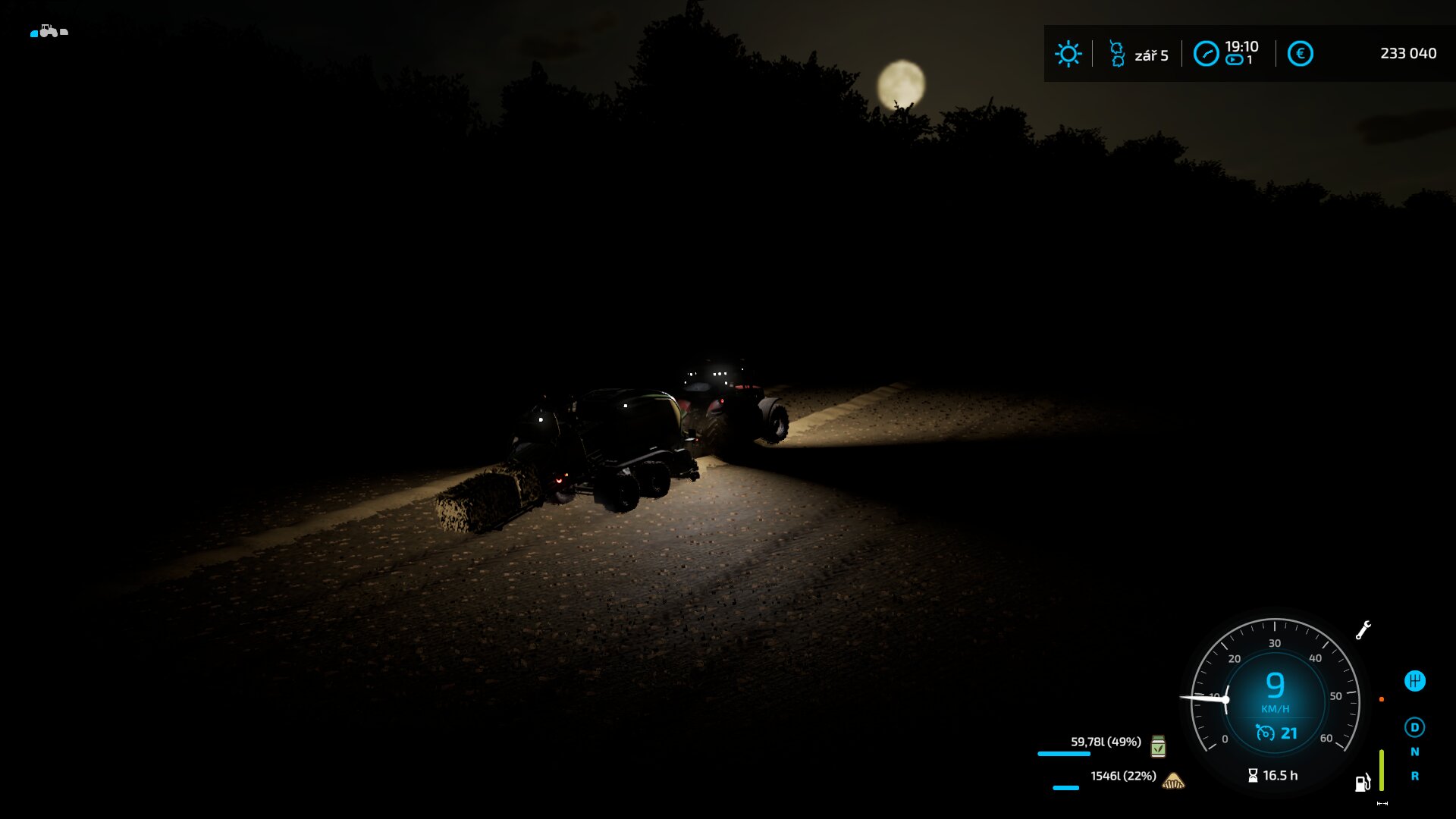Choose the D drive gear indicator

1414,727
